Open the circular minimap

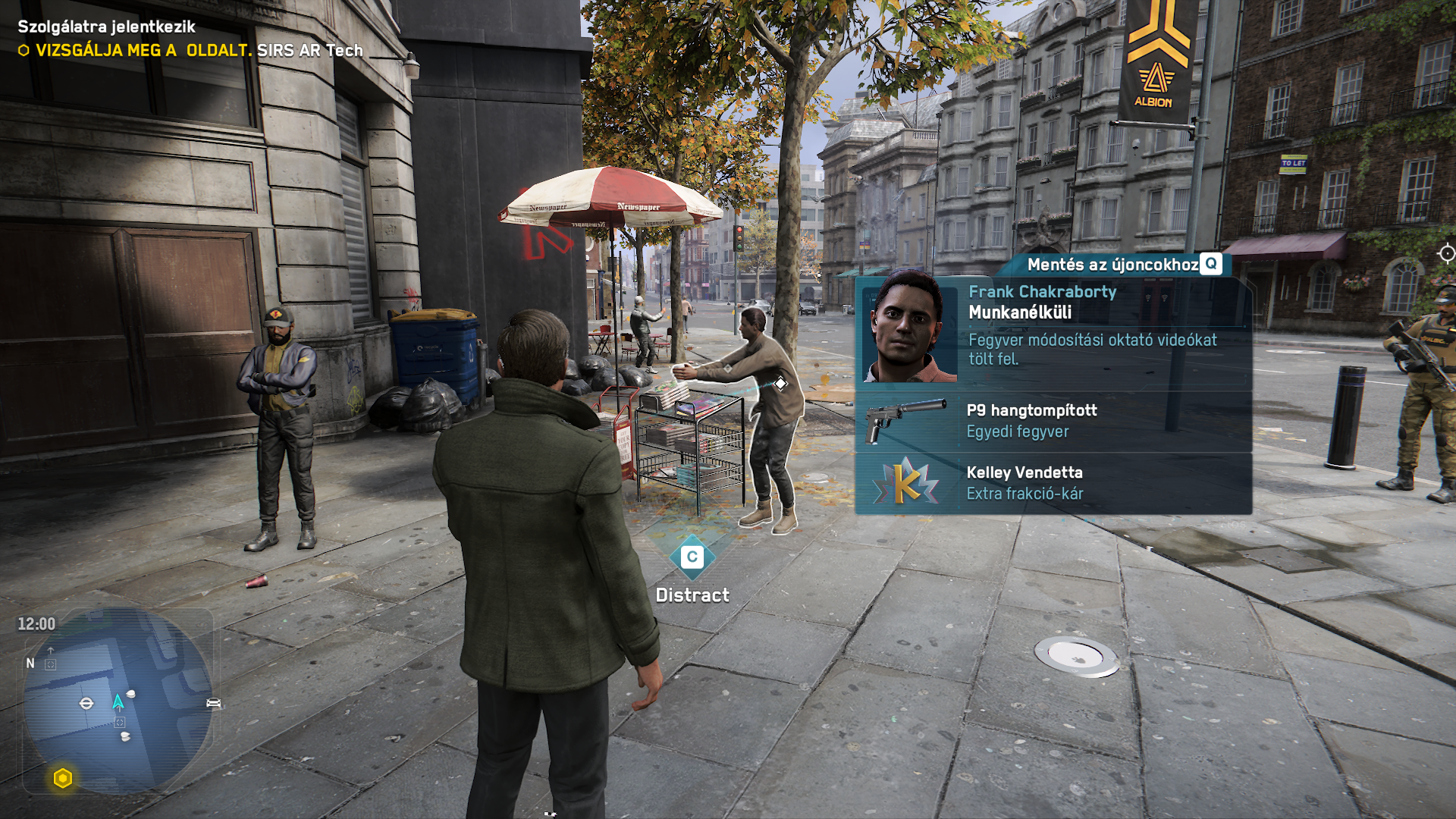coord(118,701)
